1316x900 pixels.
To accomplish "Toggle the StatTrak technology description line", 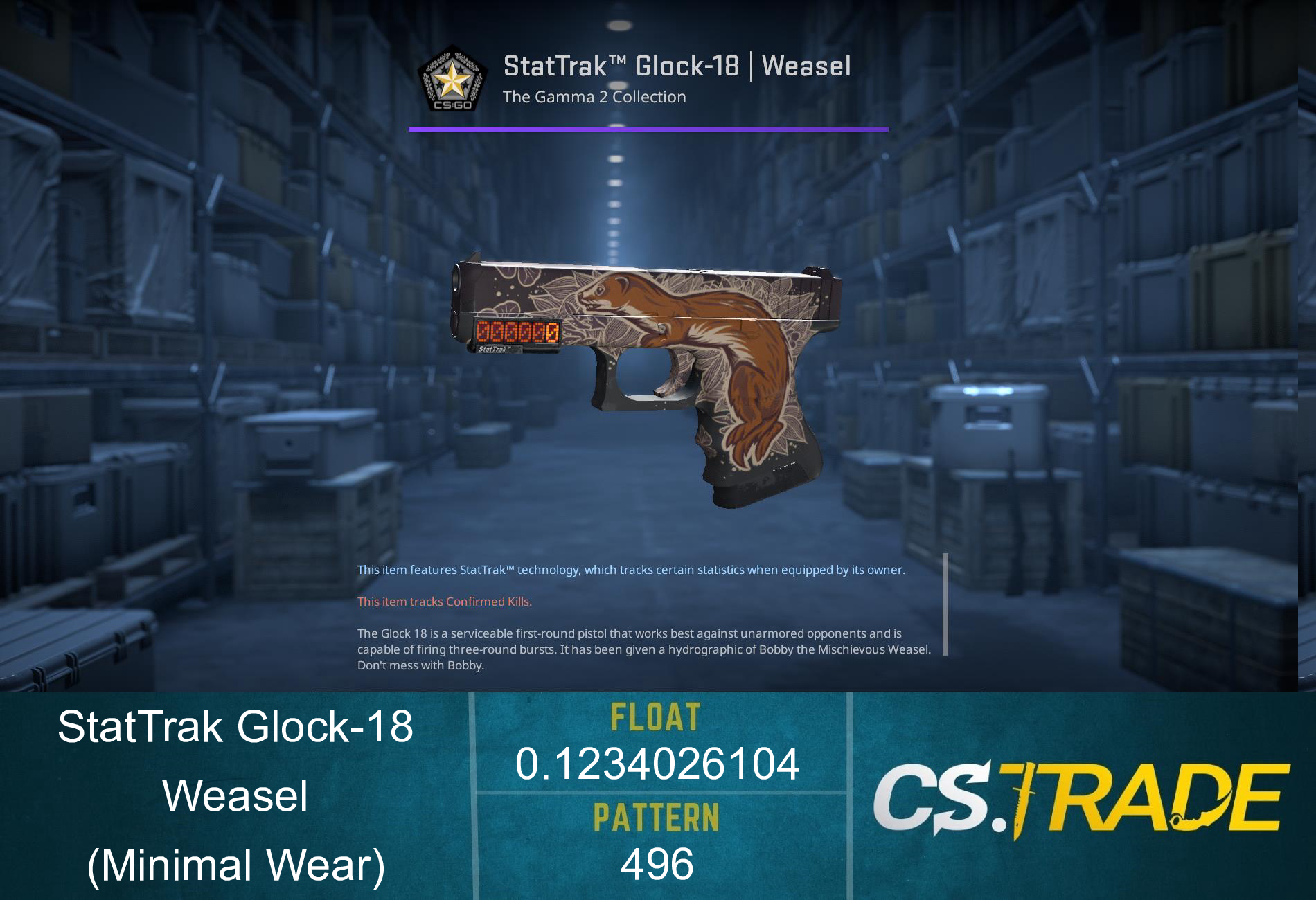I will tap(630, 571).
